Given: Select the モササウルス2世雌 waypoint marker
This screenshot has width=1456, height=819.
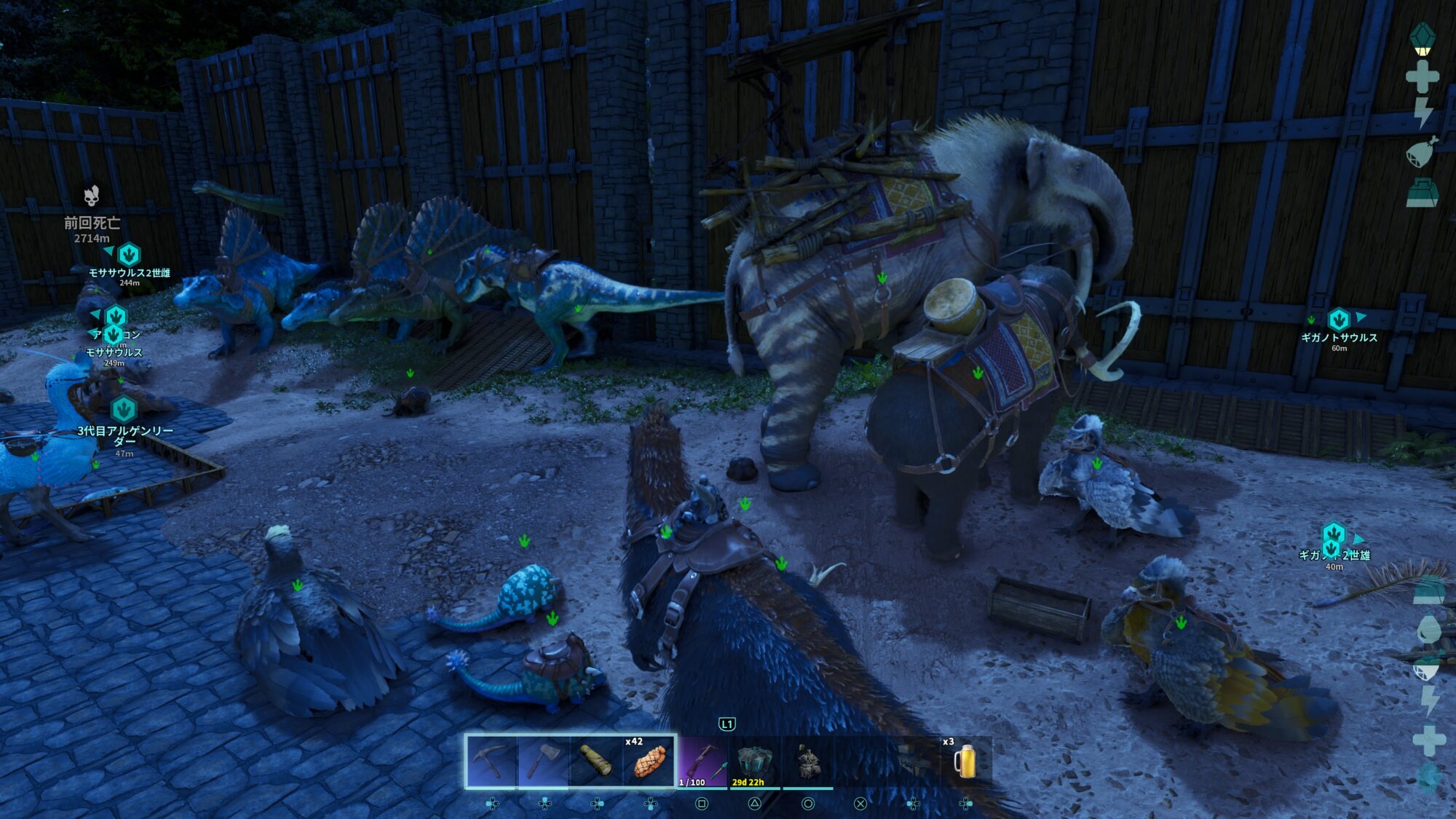Looking at the screenshot, I should point(129,255).
